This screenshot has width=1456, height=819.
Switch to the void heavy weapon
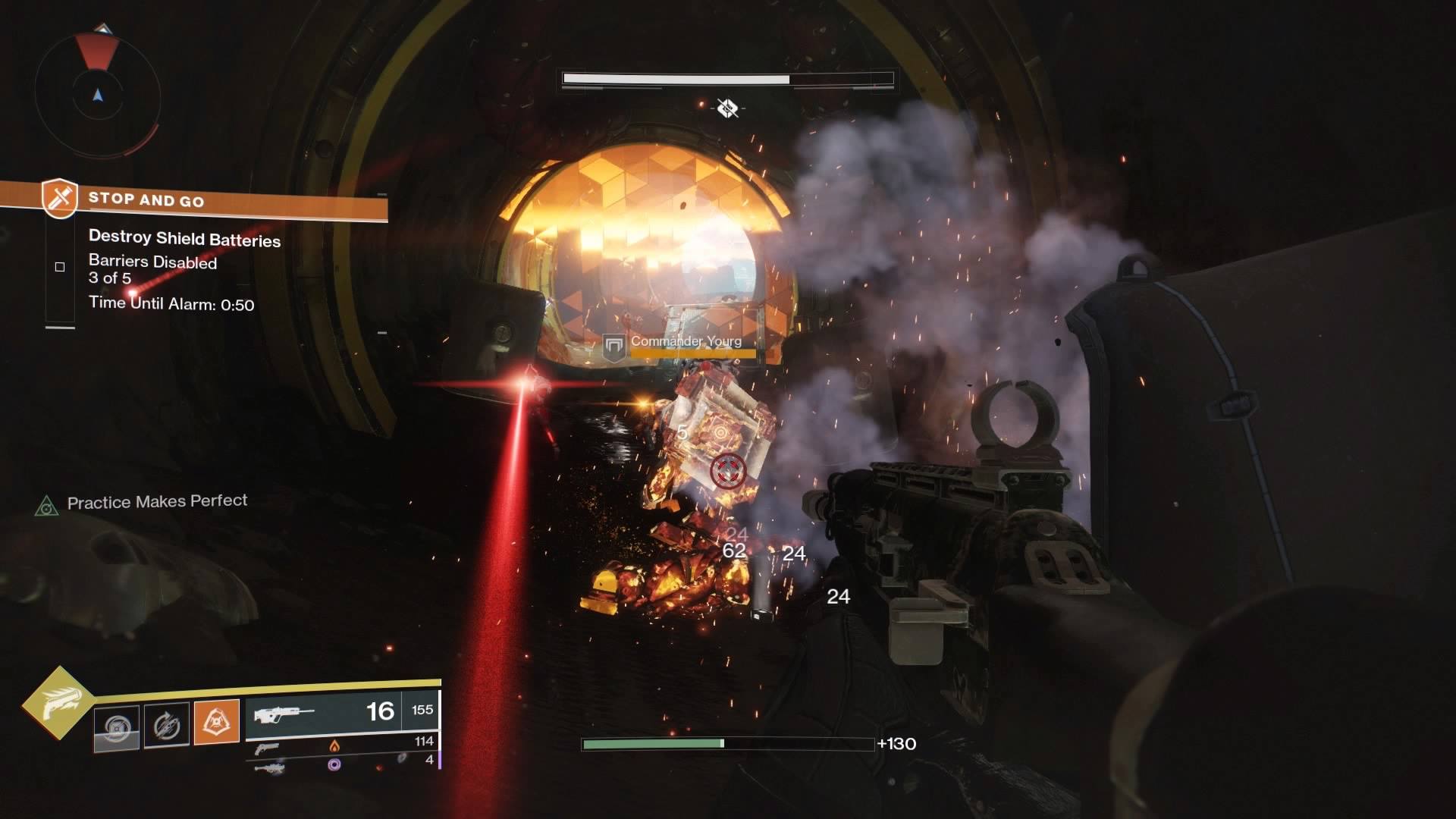(343, 764)
